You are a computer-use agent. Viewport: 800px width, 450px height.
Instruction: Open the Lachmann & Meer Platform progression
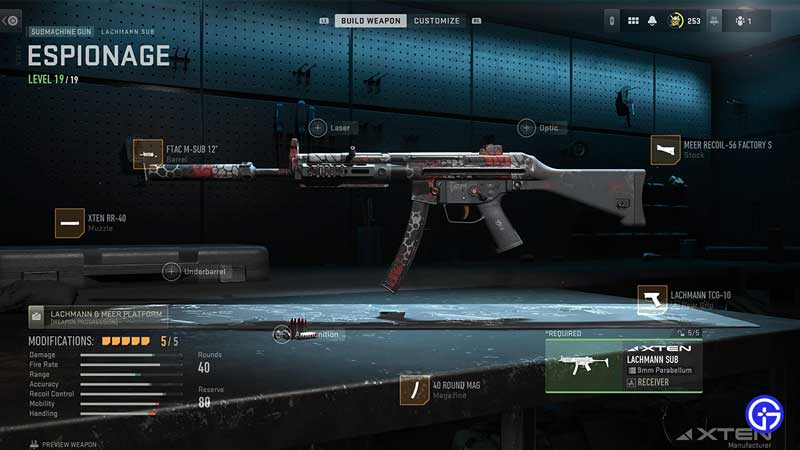click(x=90, y=316)
